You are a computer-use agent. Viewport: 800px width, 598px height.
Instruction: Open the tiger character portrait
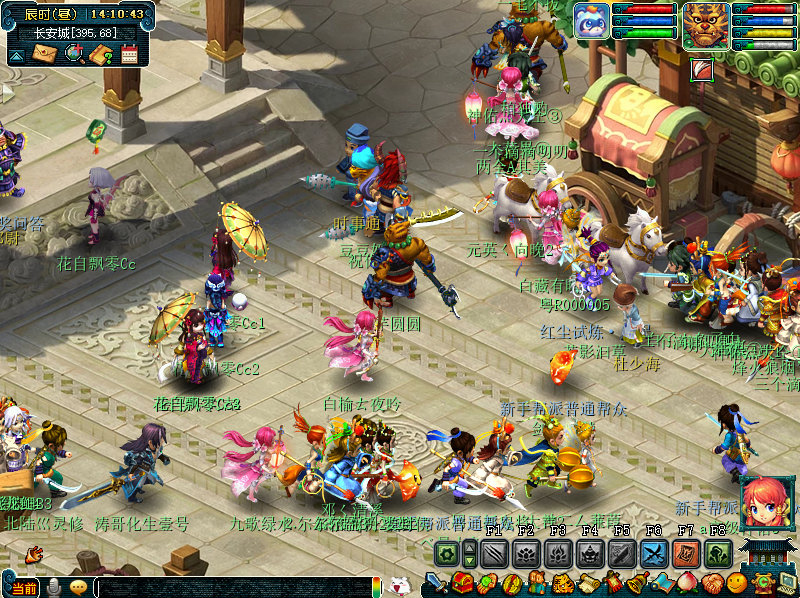pyautogui.click(x=706, y=24)
